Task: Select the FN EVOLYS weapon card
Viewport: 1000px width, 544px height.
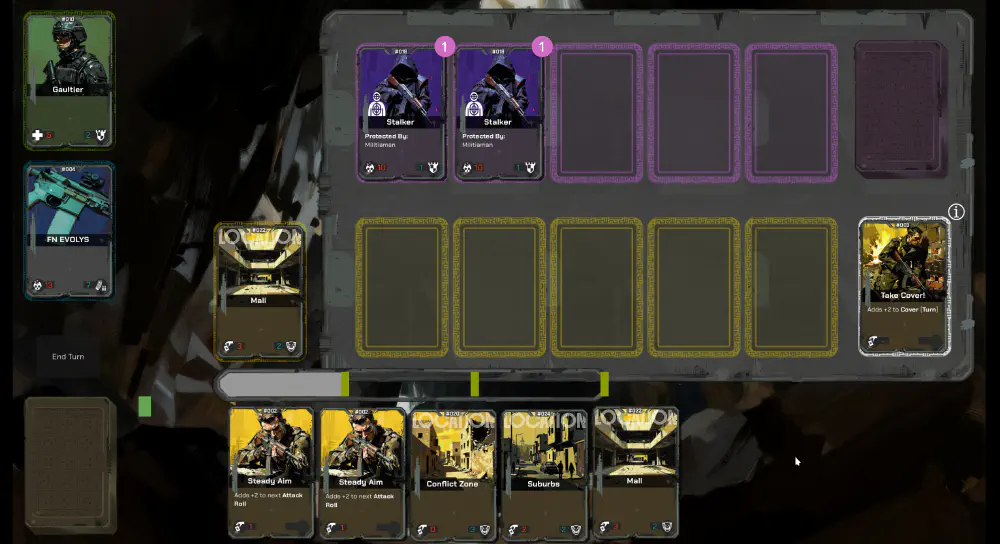Action: tap(69, 231)
